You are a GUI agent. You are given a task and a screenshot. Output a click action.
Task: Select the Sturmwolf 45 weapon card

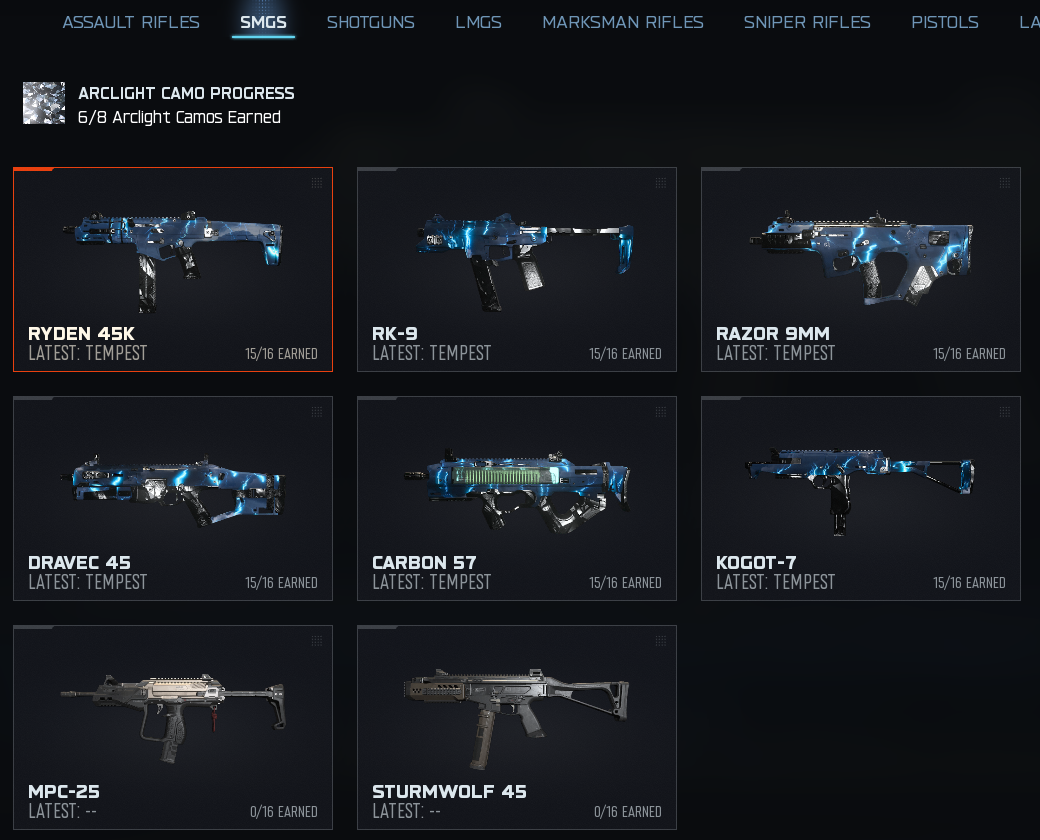(x=517, y=727)
